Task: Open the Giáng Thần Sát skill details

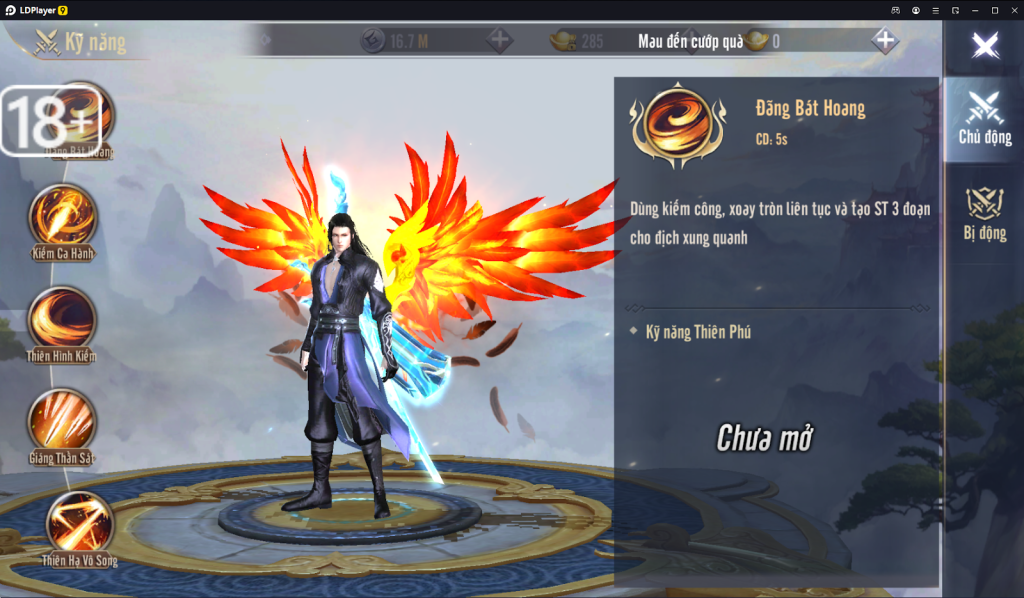Action: (x=63, y=420)
